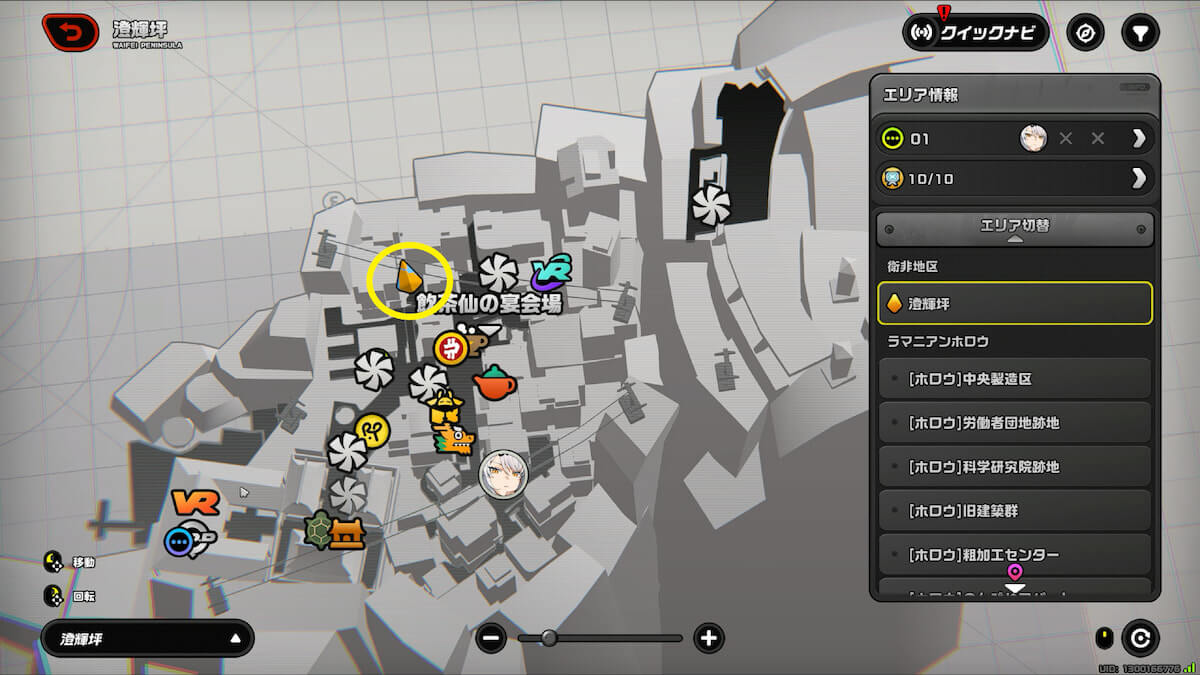1200x675 pixels.
Task: Open the 澄輝坪 location dropdown
Action: (x=148, y=638)
